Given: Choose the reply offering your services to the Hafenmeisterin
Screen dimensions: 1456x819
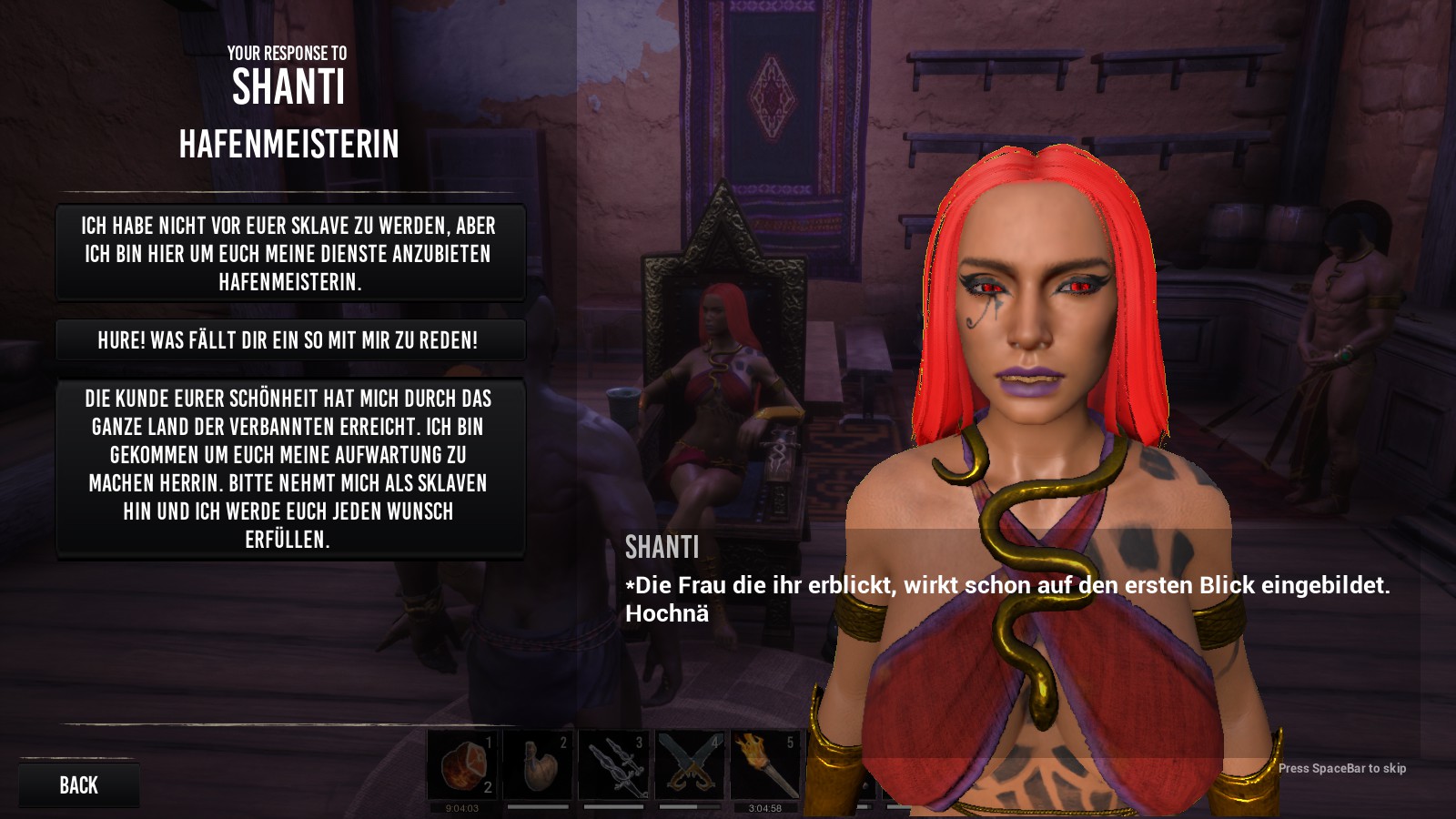Looking at the screenshot, I should pyautogui.click(x=289, y=253).
